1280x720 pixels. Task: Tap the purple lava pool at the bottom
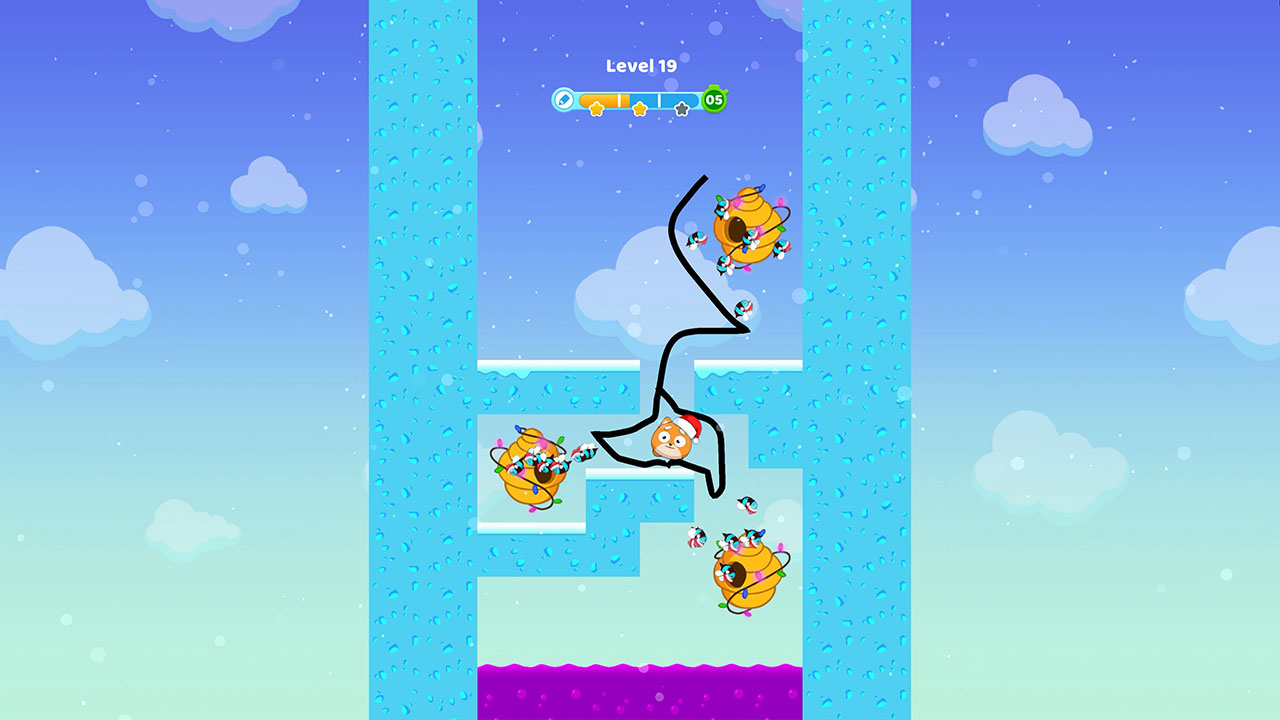click(640, 690)
